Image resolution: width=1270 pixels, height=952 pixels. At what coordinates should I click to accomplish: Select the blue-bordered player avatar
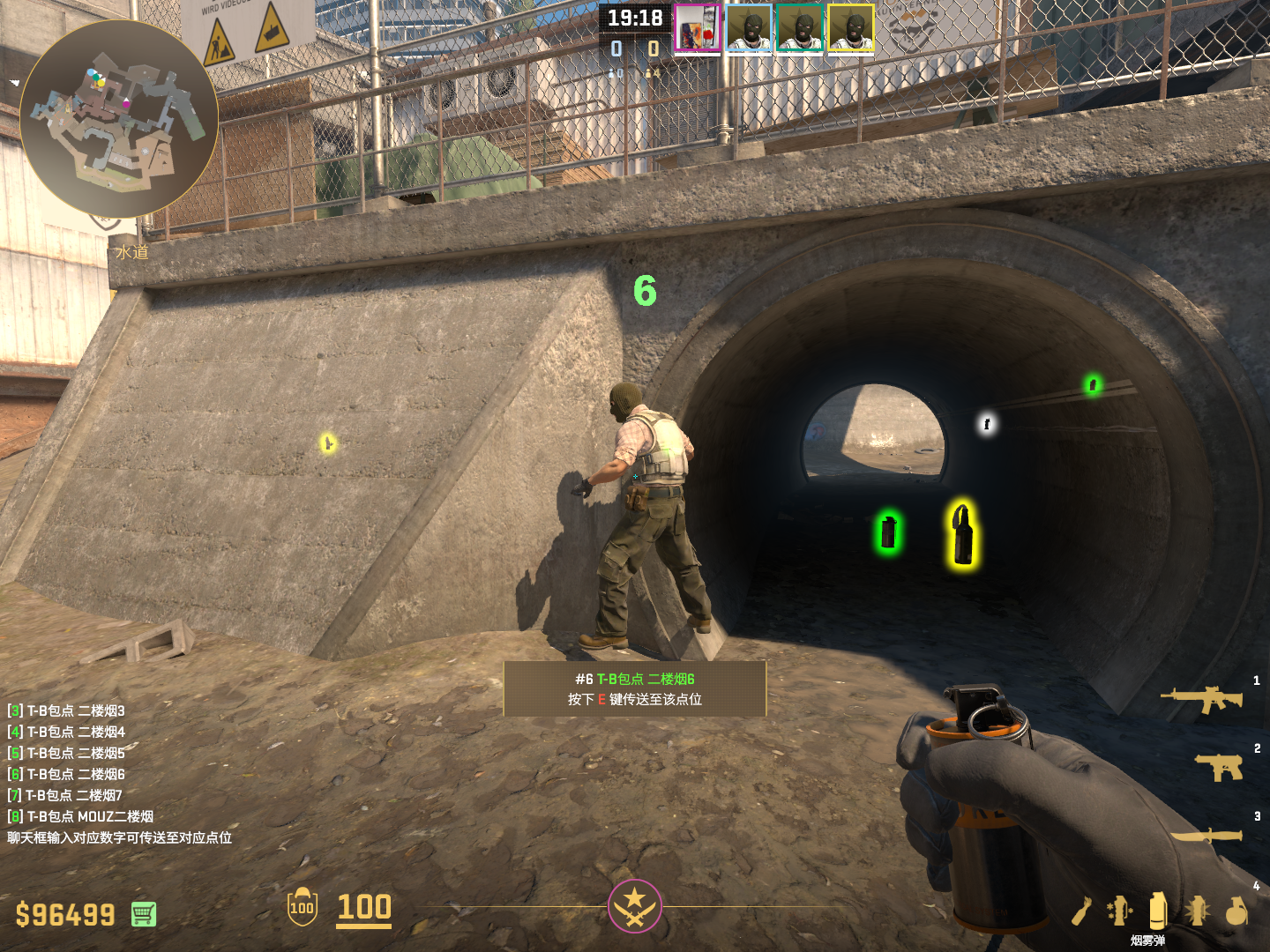(x=749, y=28)
